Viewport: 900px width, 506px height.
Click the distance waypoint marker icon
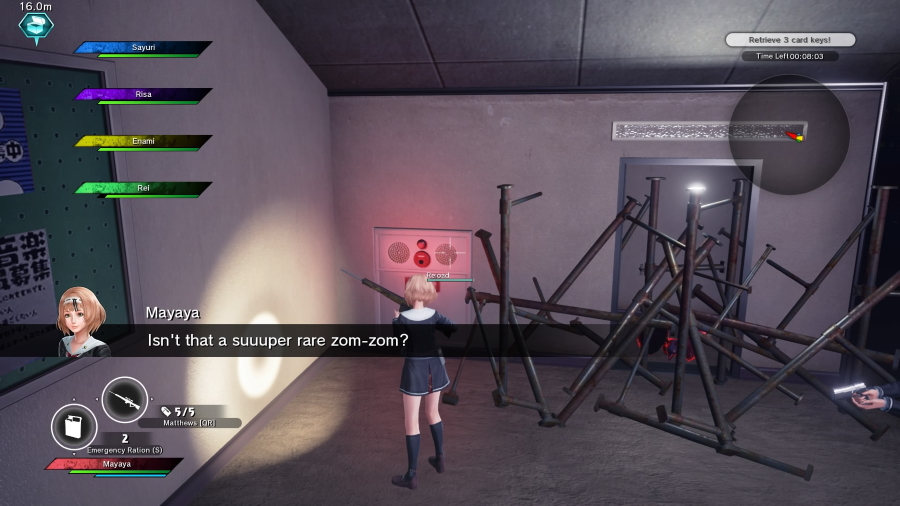pyautogui.click(x=35, y=27)
